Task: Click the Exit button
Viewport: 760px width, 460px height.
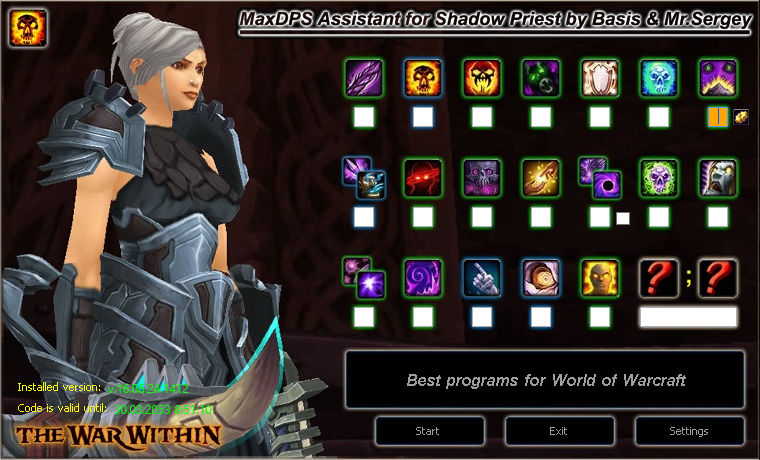Action: (558, 431)
